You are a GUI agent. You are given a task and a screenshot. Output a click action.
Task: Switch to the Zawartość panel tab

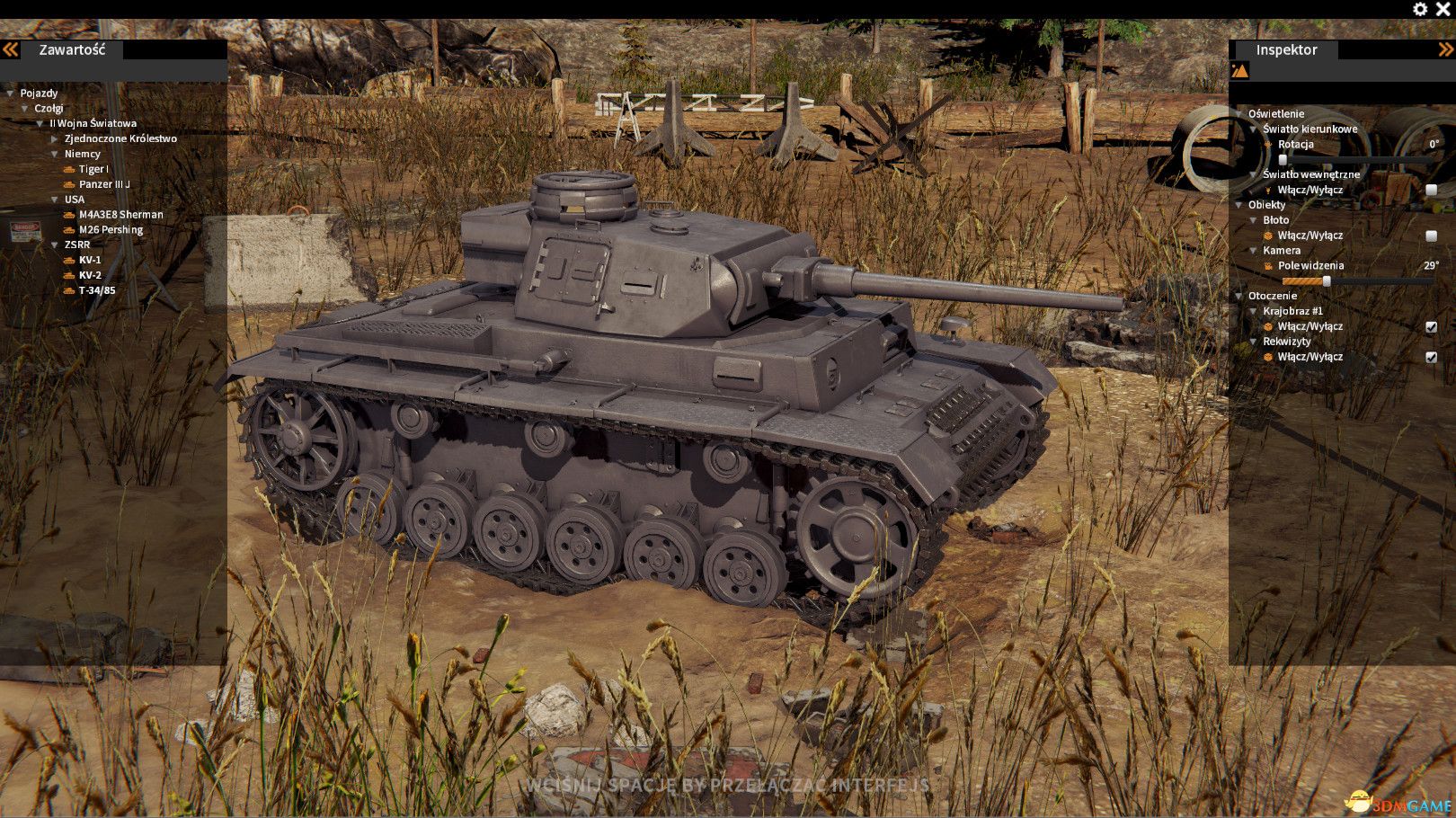click(x=72, y=49)
